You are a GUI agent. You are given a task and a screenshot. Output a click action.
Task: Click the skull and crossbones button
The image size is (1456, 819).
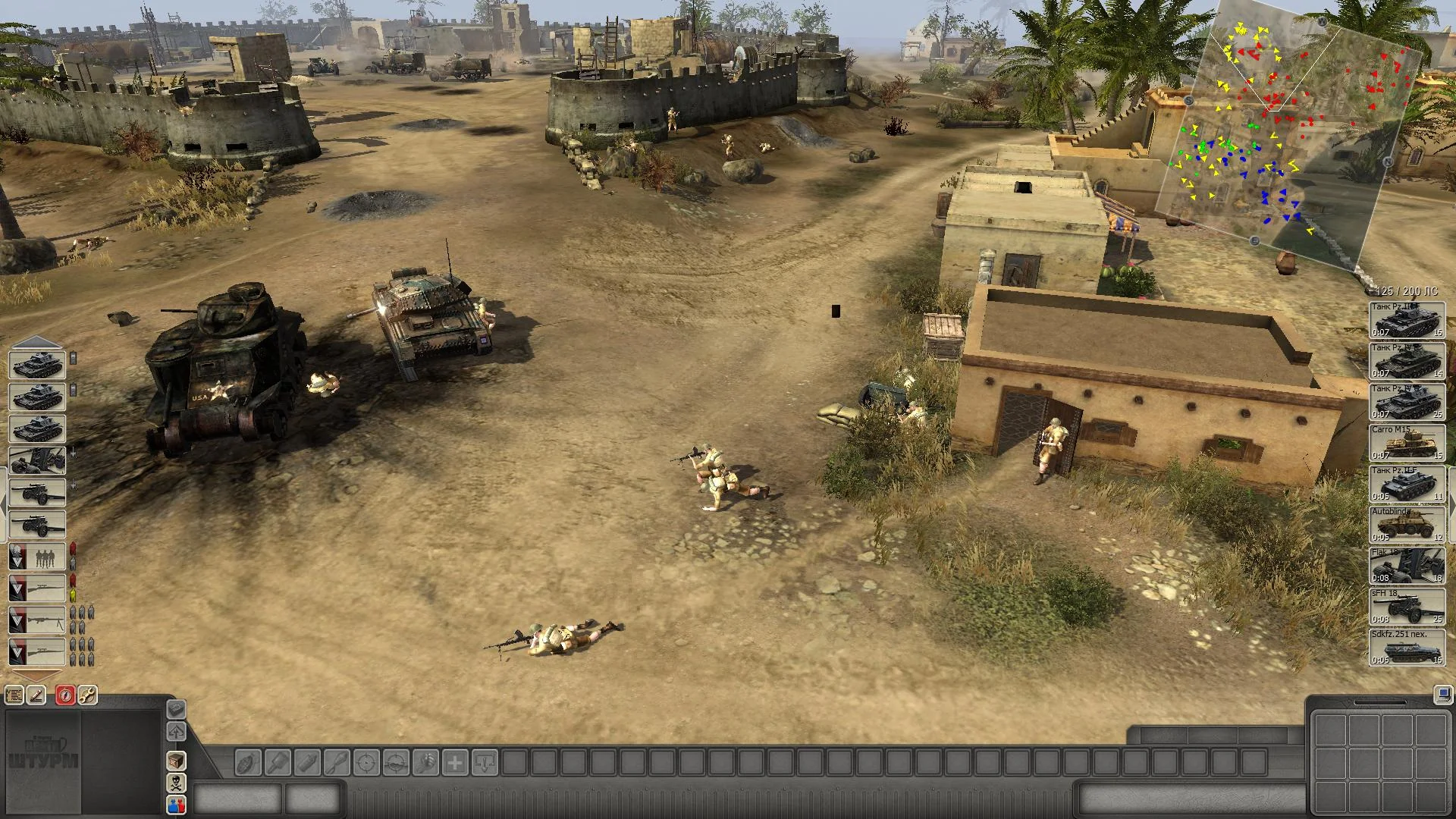pos(176,783)
